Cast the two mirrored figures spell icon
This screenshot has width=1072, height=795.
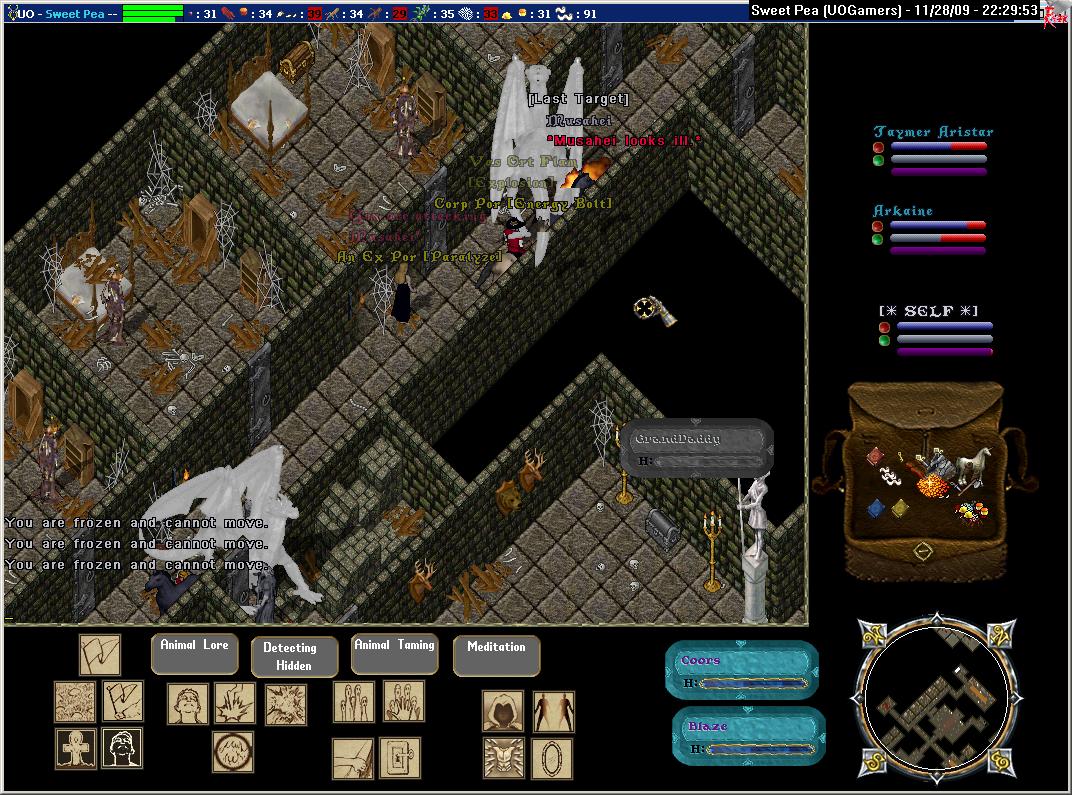[x=553, y=710]
